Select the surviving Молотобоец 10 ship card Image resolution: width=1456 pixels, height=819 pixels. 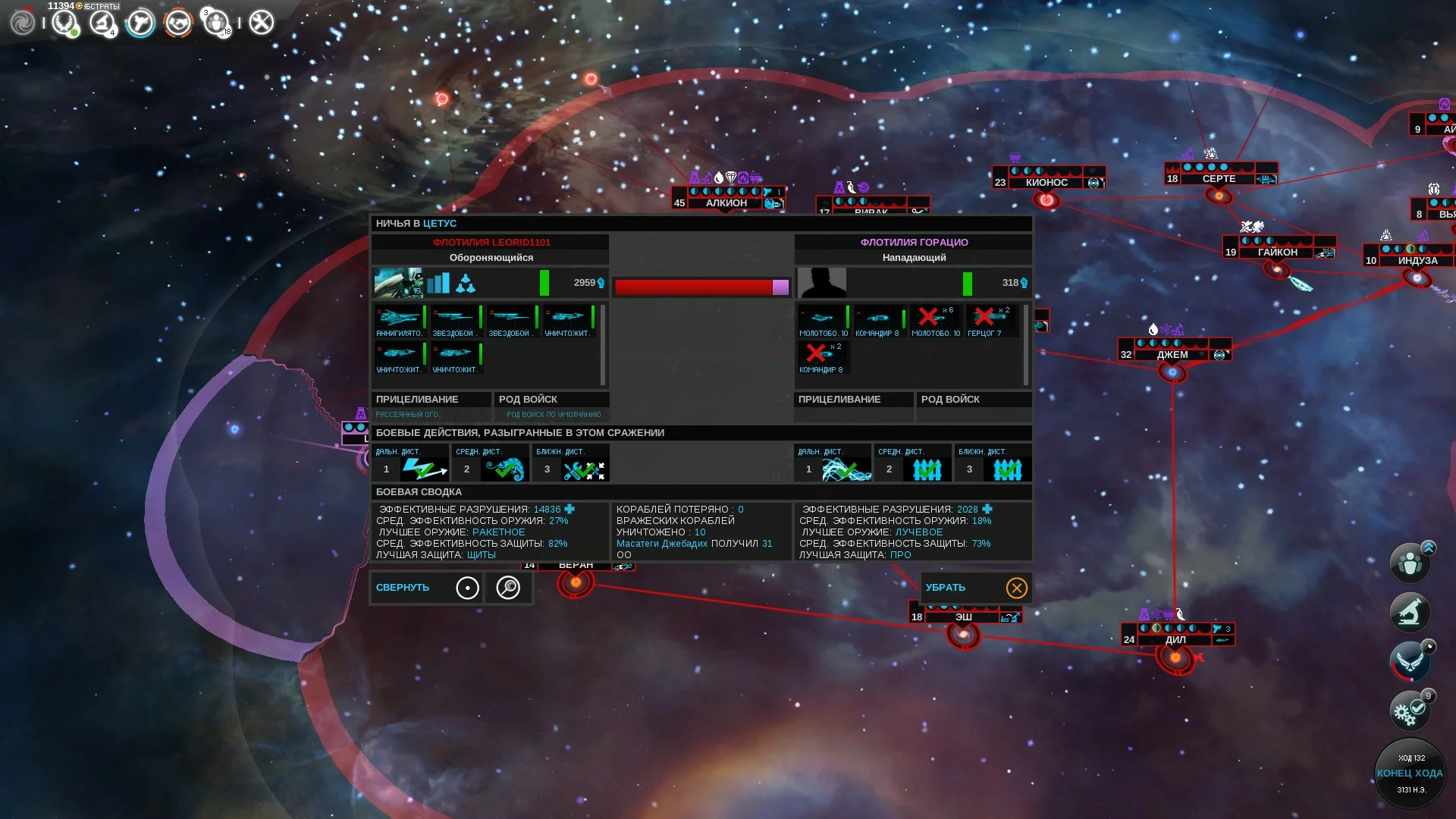click(823, 321)
